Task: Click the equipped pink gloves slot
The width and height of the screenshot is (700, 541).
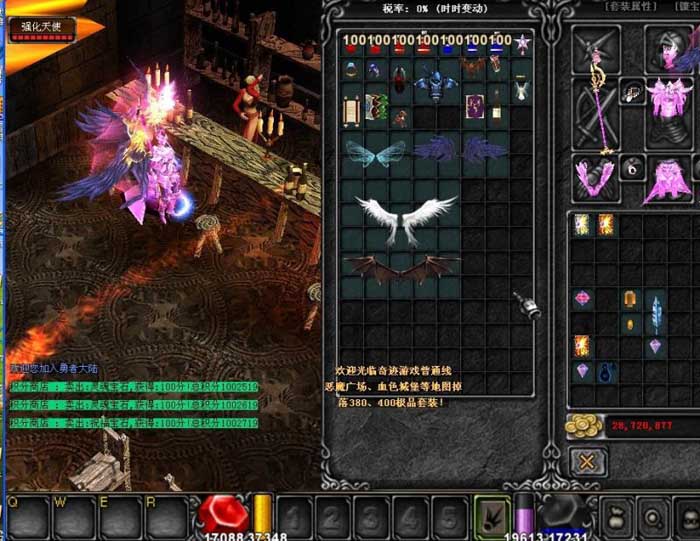Action: click(594, 178)
